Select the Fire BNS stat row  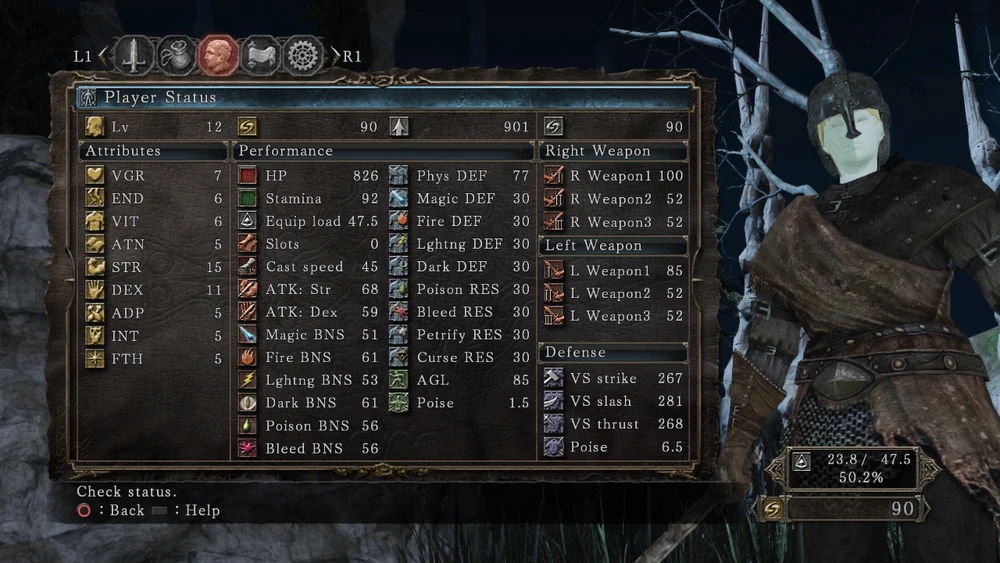tap(308, 358)
